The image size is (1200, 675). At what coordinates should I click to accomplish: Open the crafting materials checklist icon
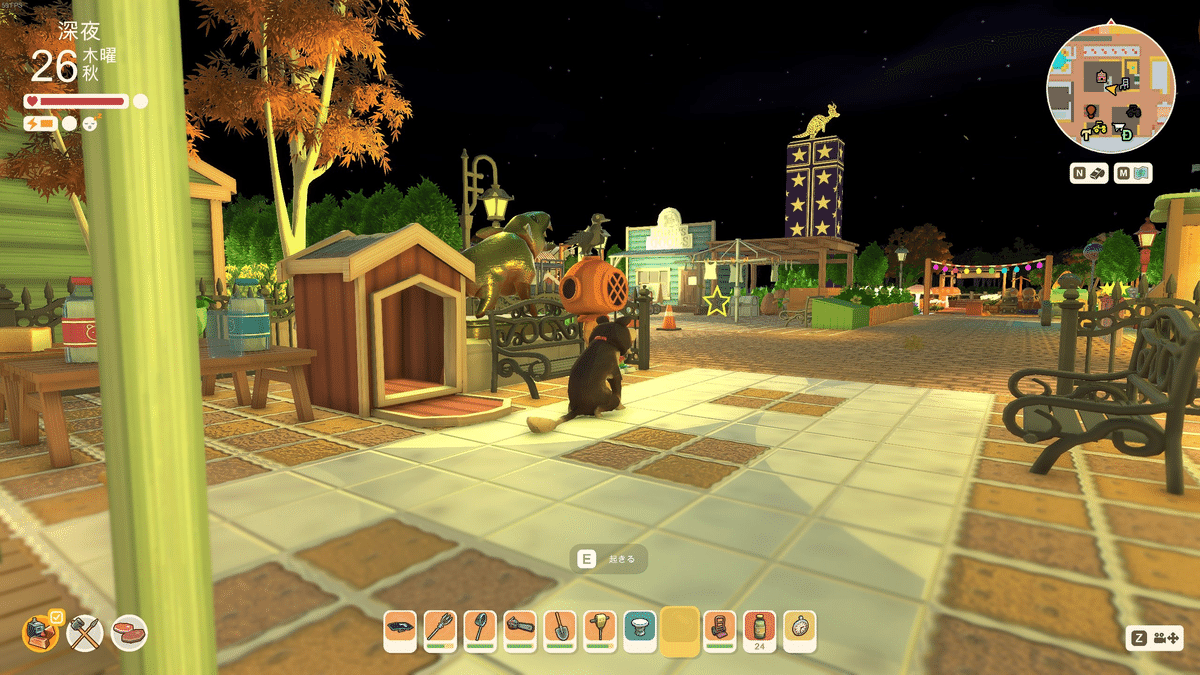[41, 632]
